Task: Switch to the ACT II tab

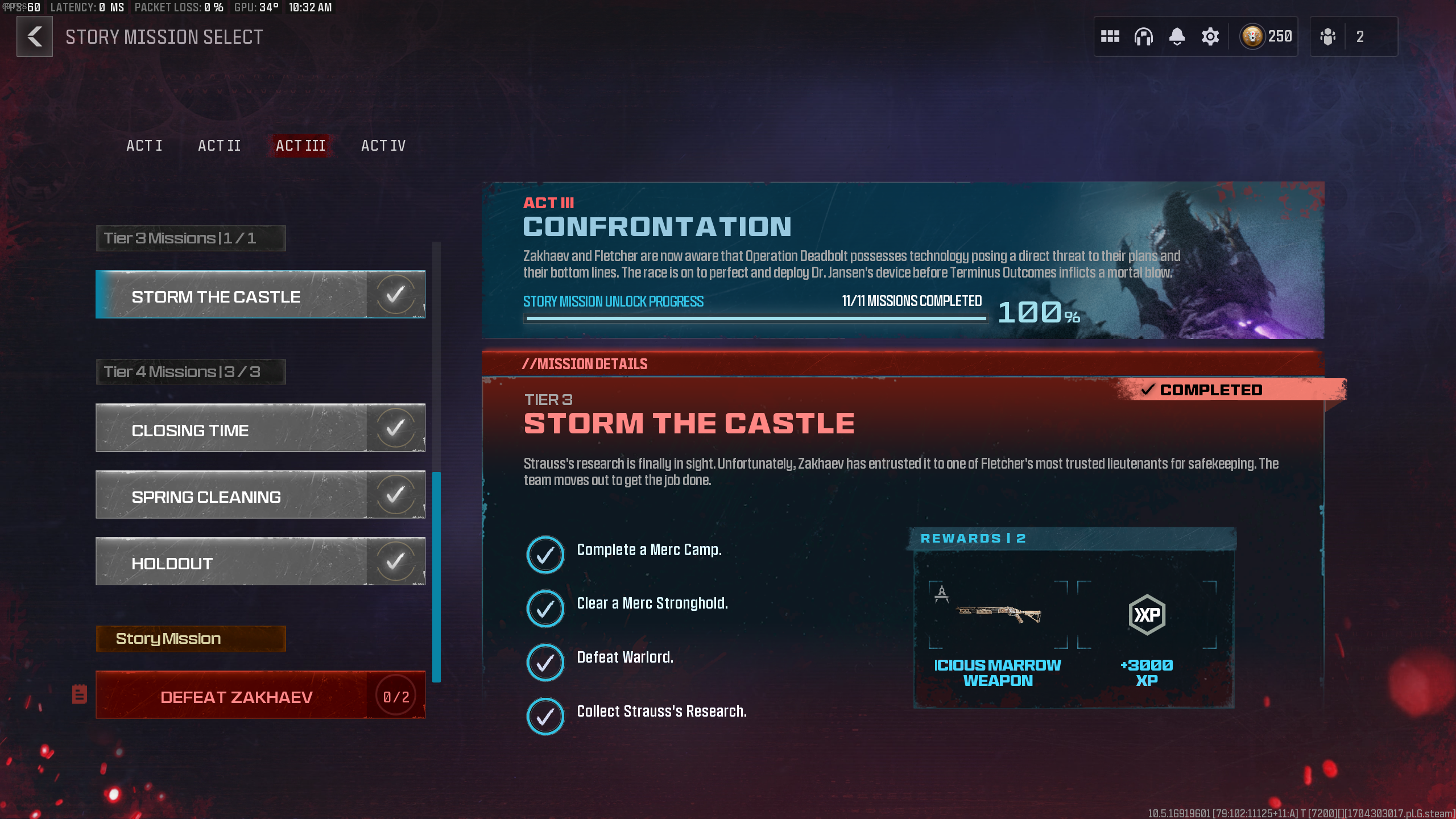Action: click(x=219, y=146)
